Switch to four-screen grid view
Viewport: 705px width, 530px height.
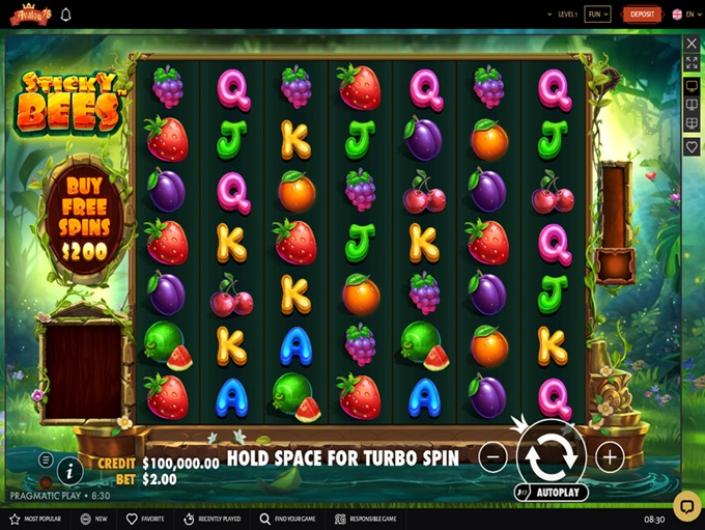click(691, 124)
